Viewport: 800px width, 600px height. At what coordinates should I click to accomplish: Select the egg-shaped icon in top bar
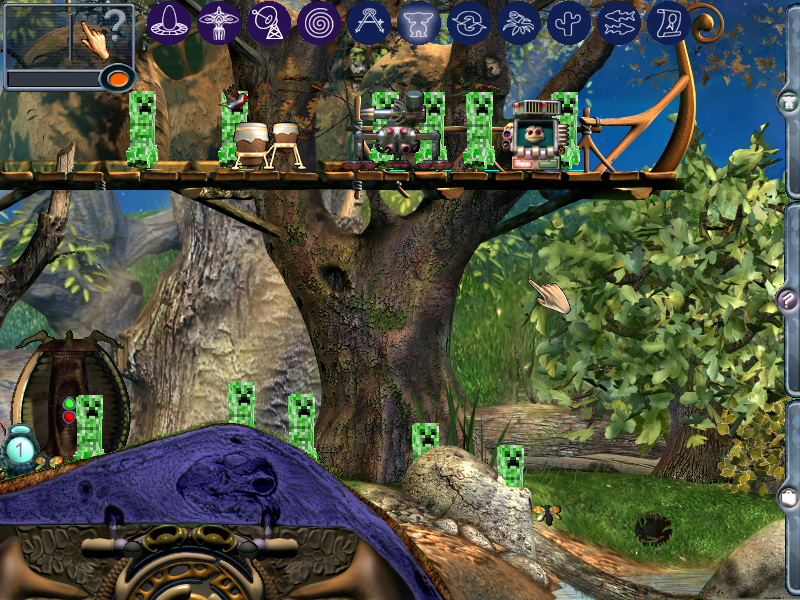(x=168, y=22)
